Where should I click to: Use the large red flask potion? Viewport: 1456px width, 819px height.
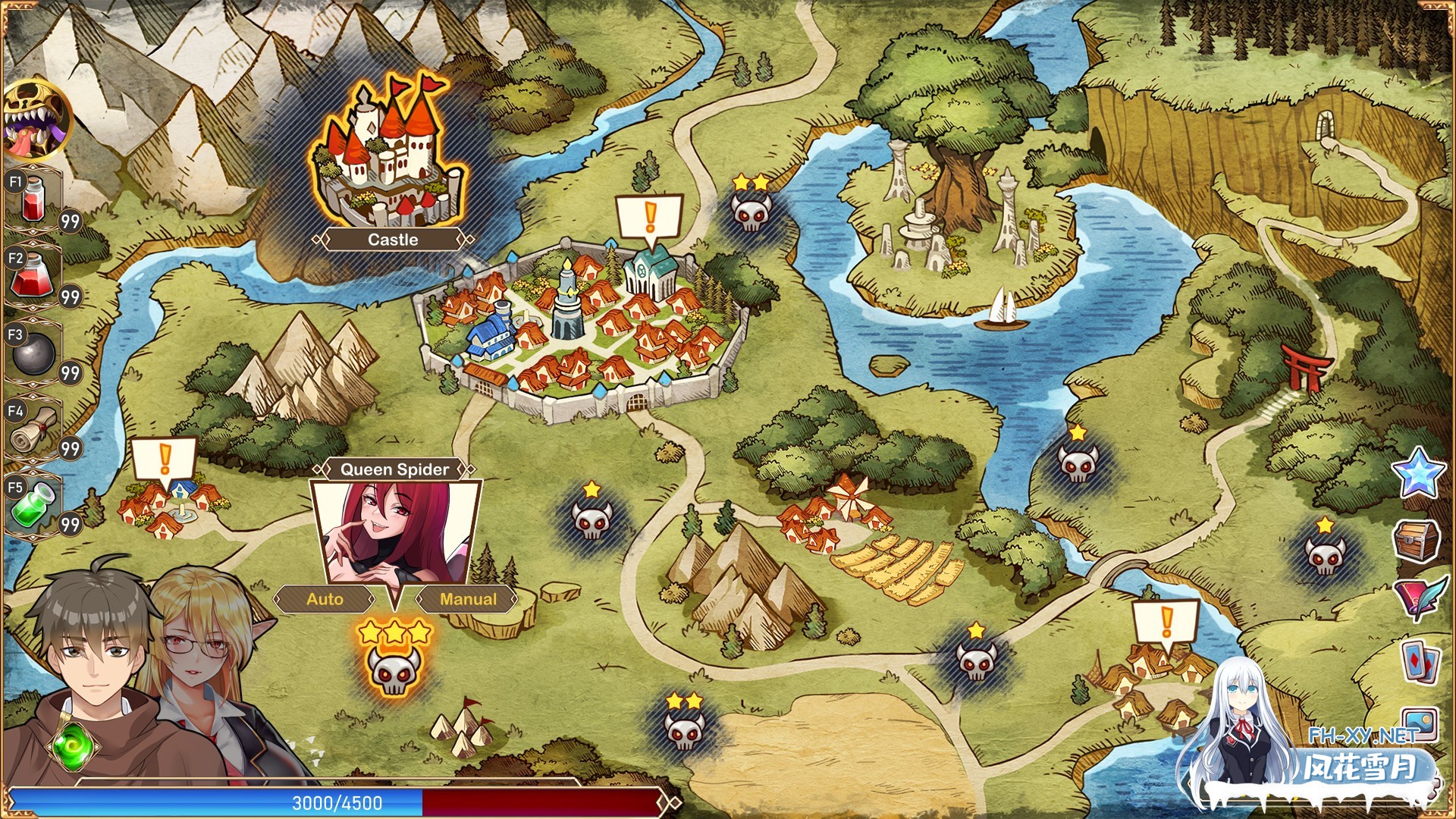point(32,275)
